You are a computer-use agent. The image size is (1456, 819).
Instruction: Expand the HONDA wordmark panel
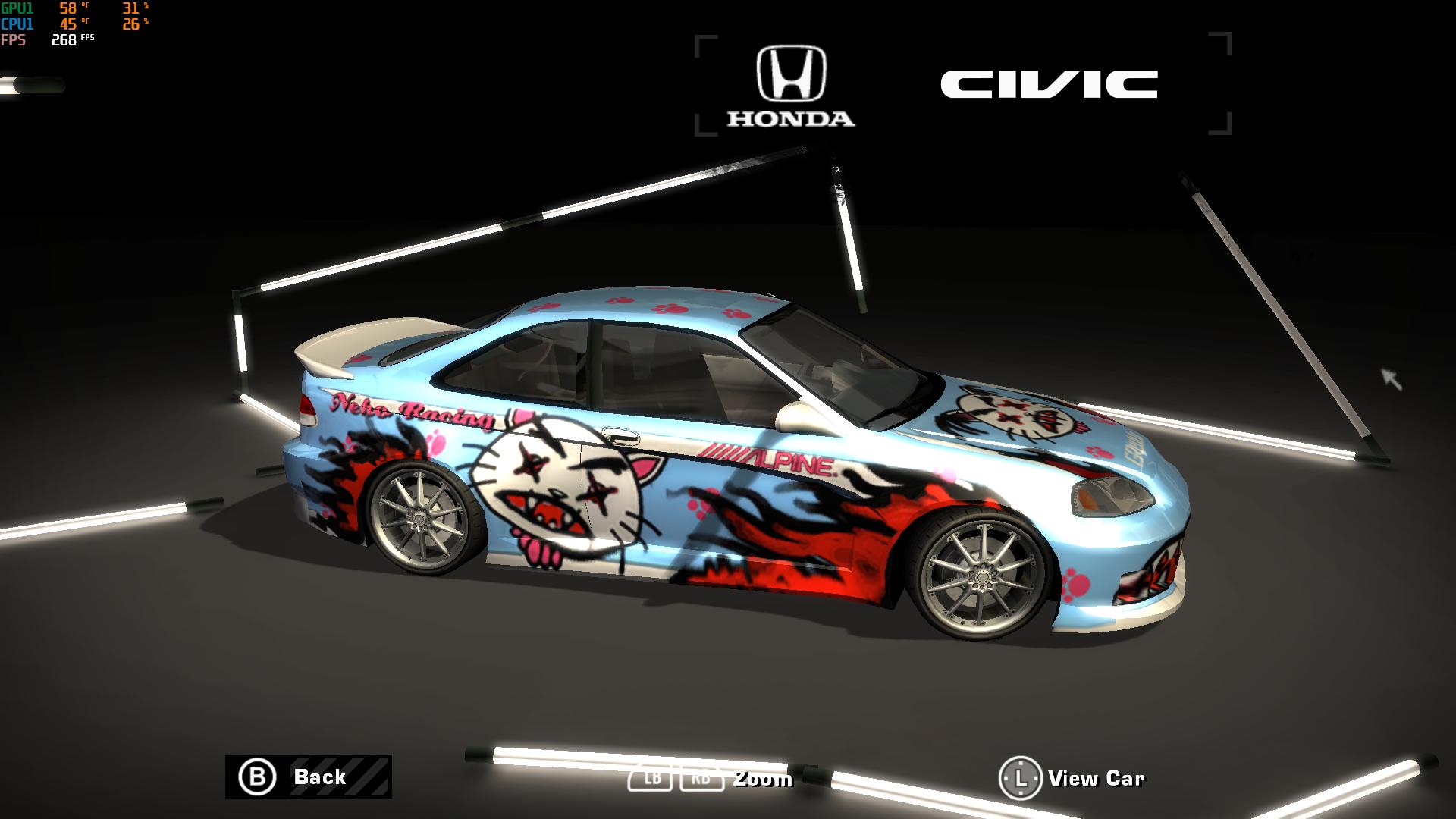tap(790, 118)
